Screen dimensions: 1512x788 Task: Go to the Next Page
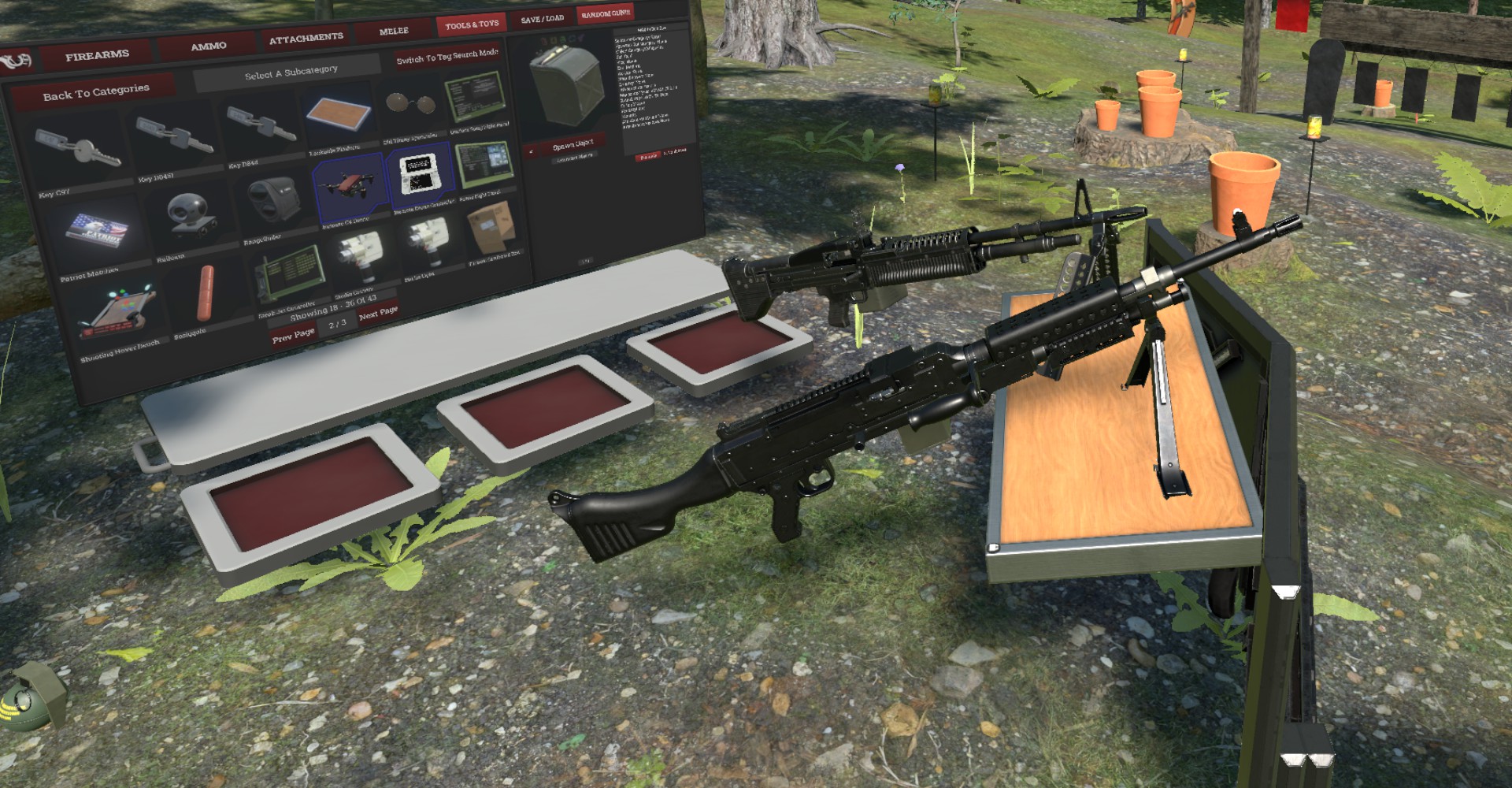pos(378,313)
